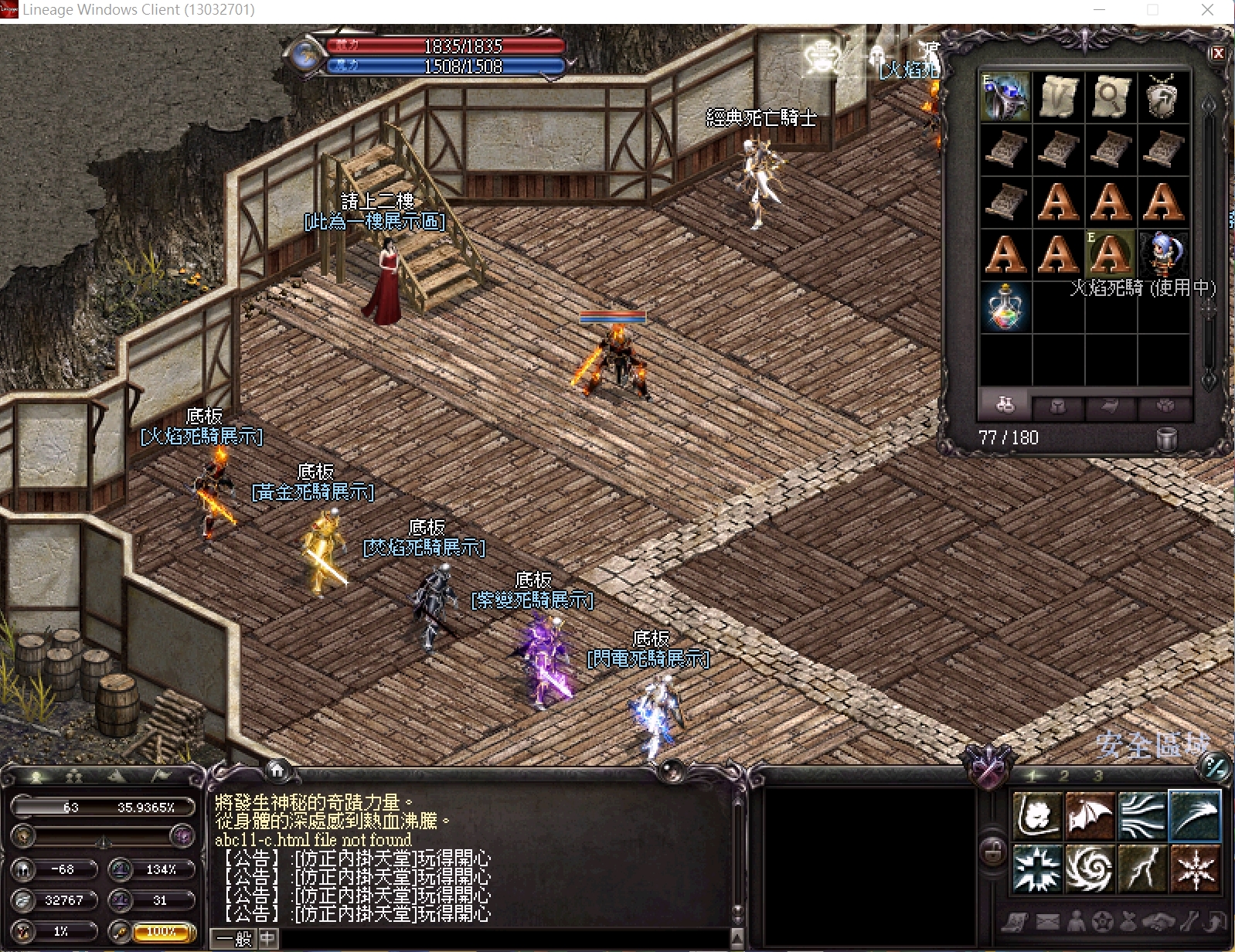
Task: Select the scroll marked with a V
Action: coord(1058,97)
